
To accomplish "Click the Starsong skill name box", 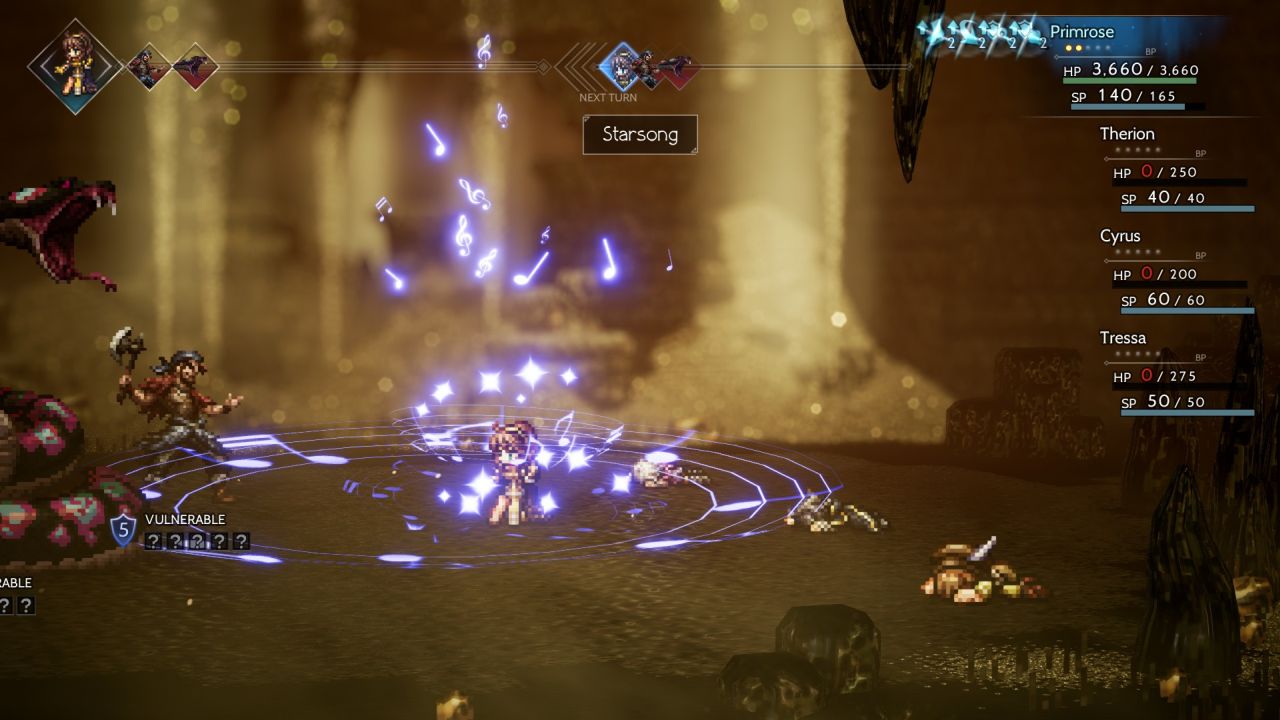I will pyautogui.click(x=640, y=134).
